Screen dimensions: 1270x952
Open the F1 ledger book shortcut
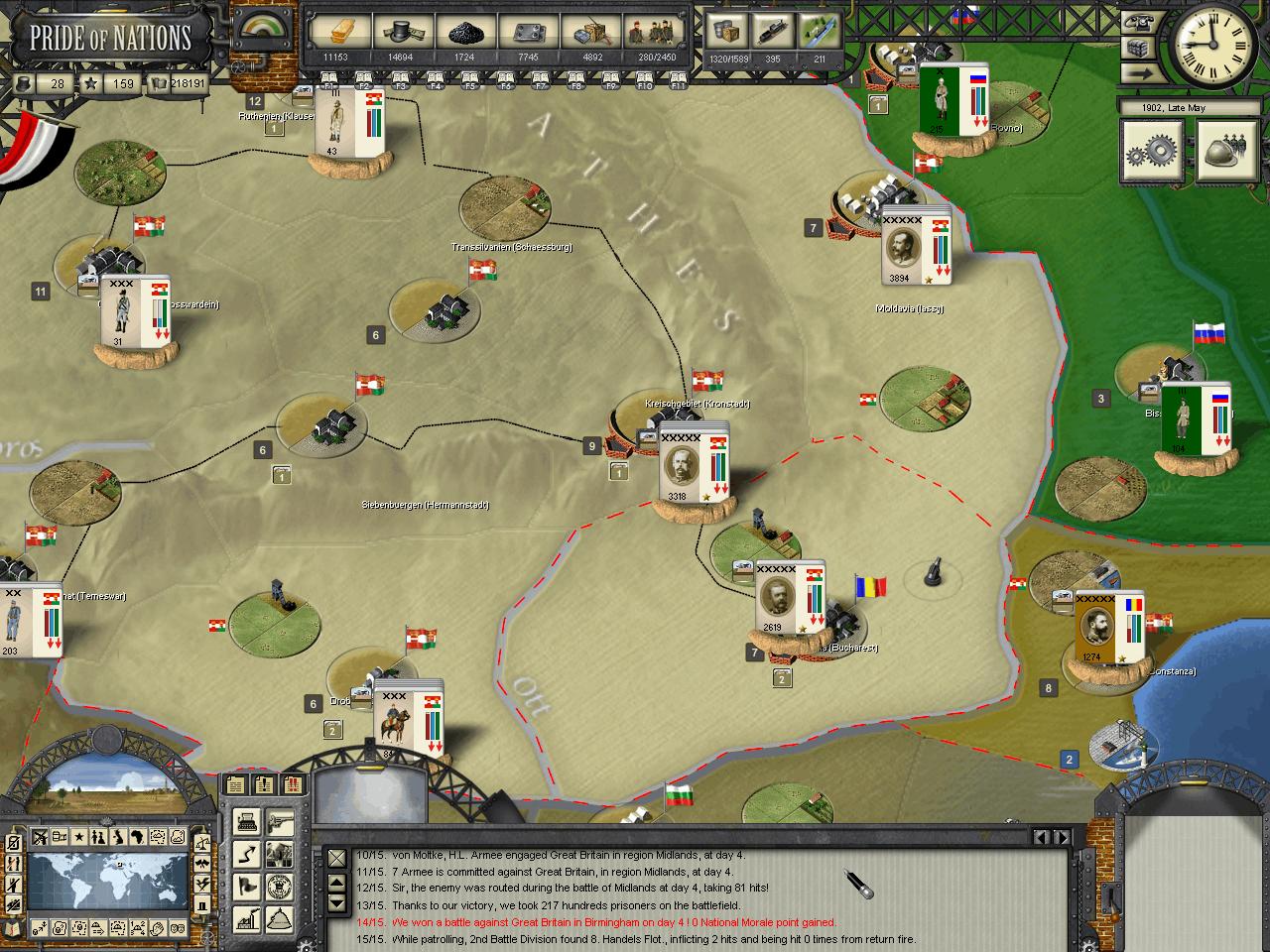(328, 78)
